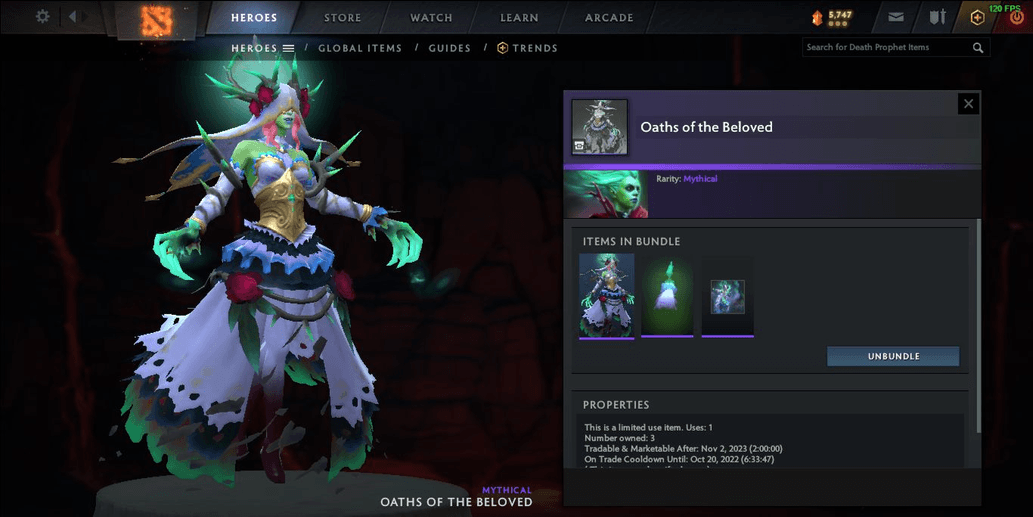
Task: Go to the Arcade tab
Action: pyautogui.click(x=609, y=18)
